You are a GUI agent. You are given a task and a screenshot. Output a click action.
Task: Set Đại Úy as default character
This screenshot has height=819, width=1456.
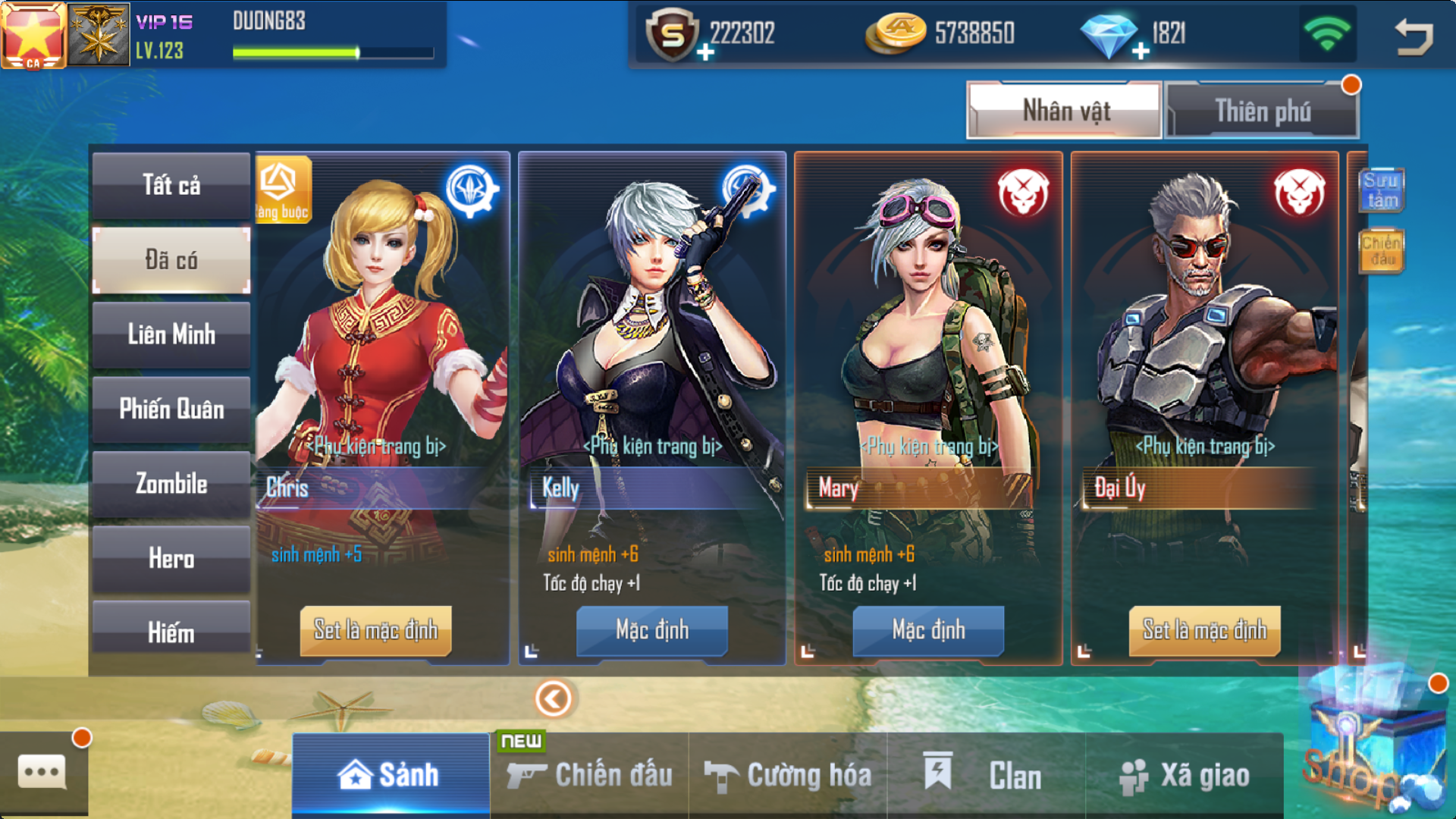coord(1204,630)
